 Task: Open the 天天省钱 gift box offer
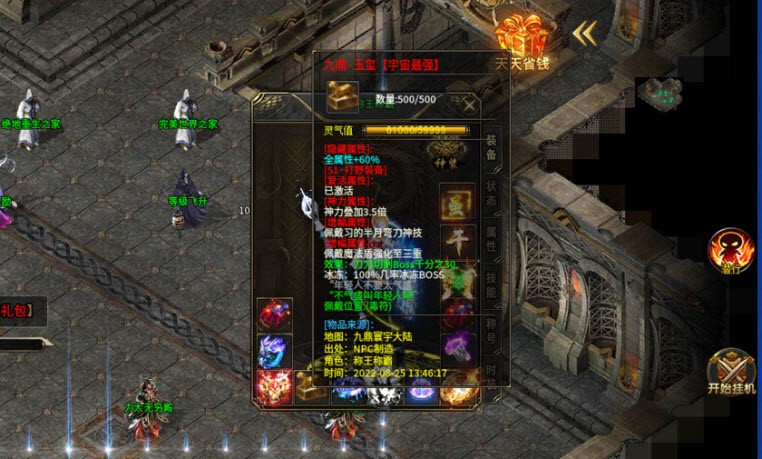[x=525, y=40]
